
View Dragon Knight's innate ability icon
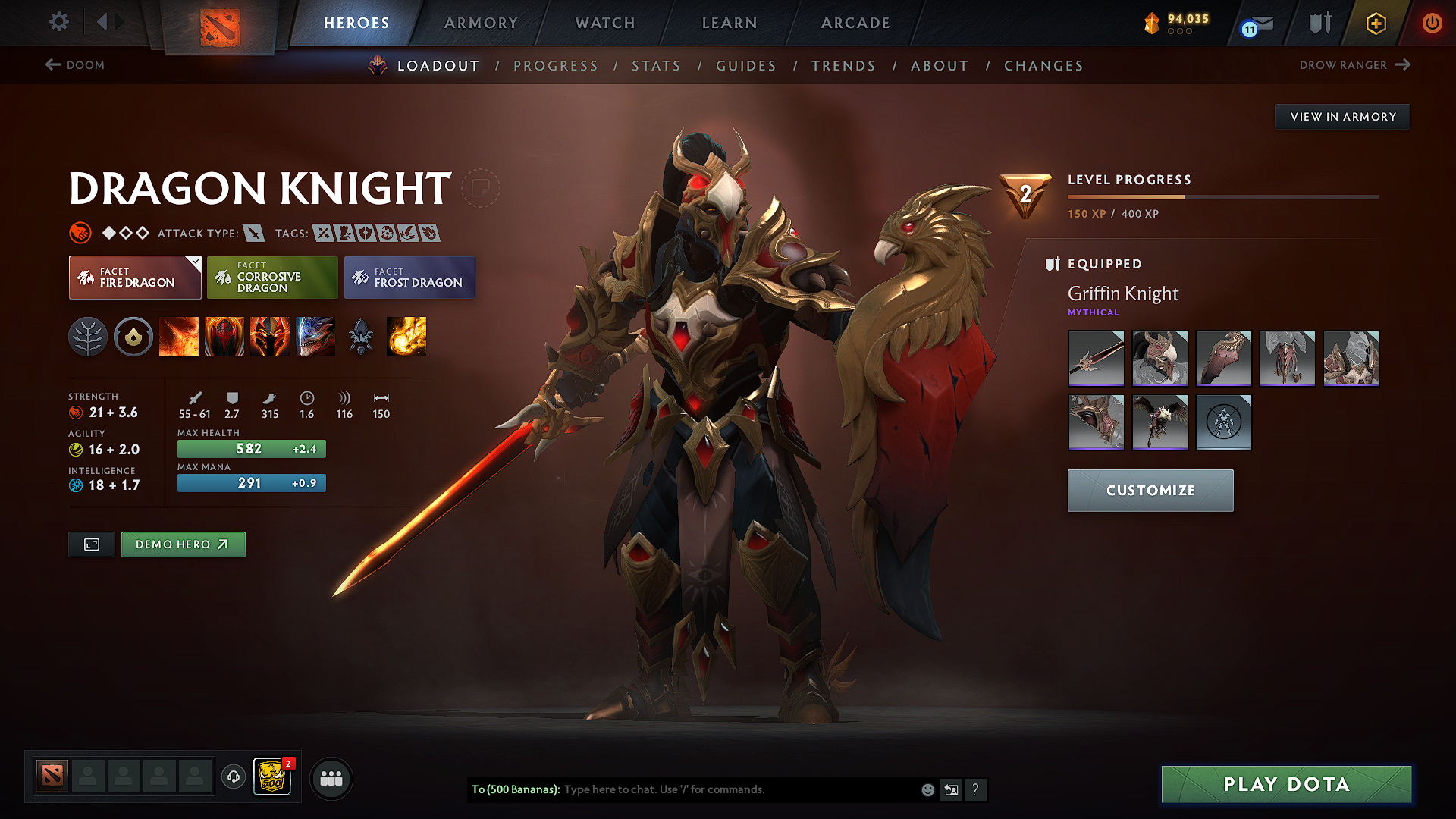[x=133, y=337]
